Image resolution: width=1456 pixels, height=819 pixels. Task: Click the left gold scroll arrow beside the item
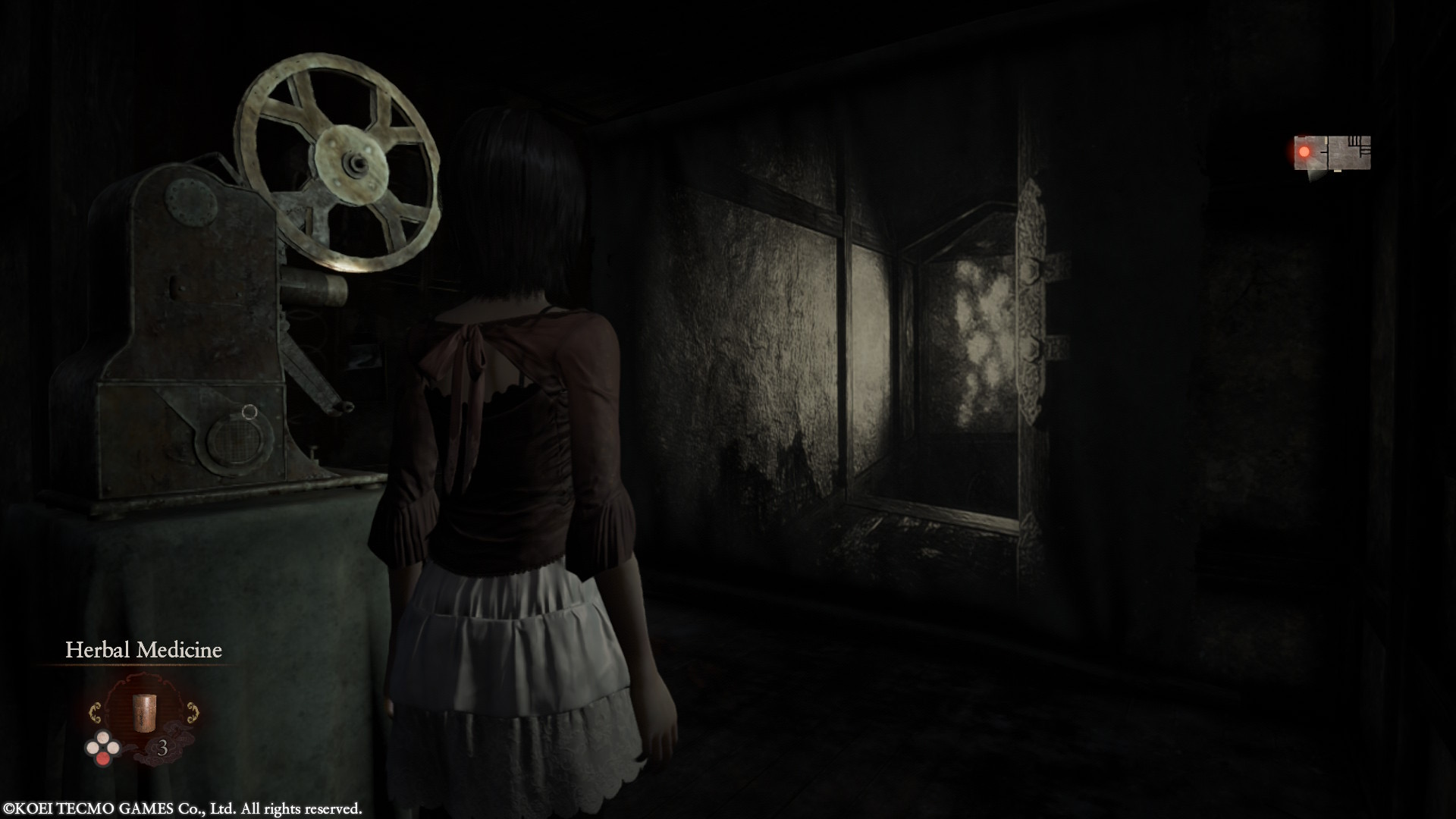pyautogui.click(x=96, y=711)
